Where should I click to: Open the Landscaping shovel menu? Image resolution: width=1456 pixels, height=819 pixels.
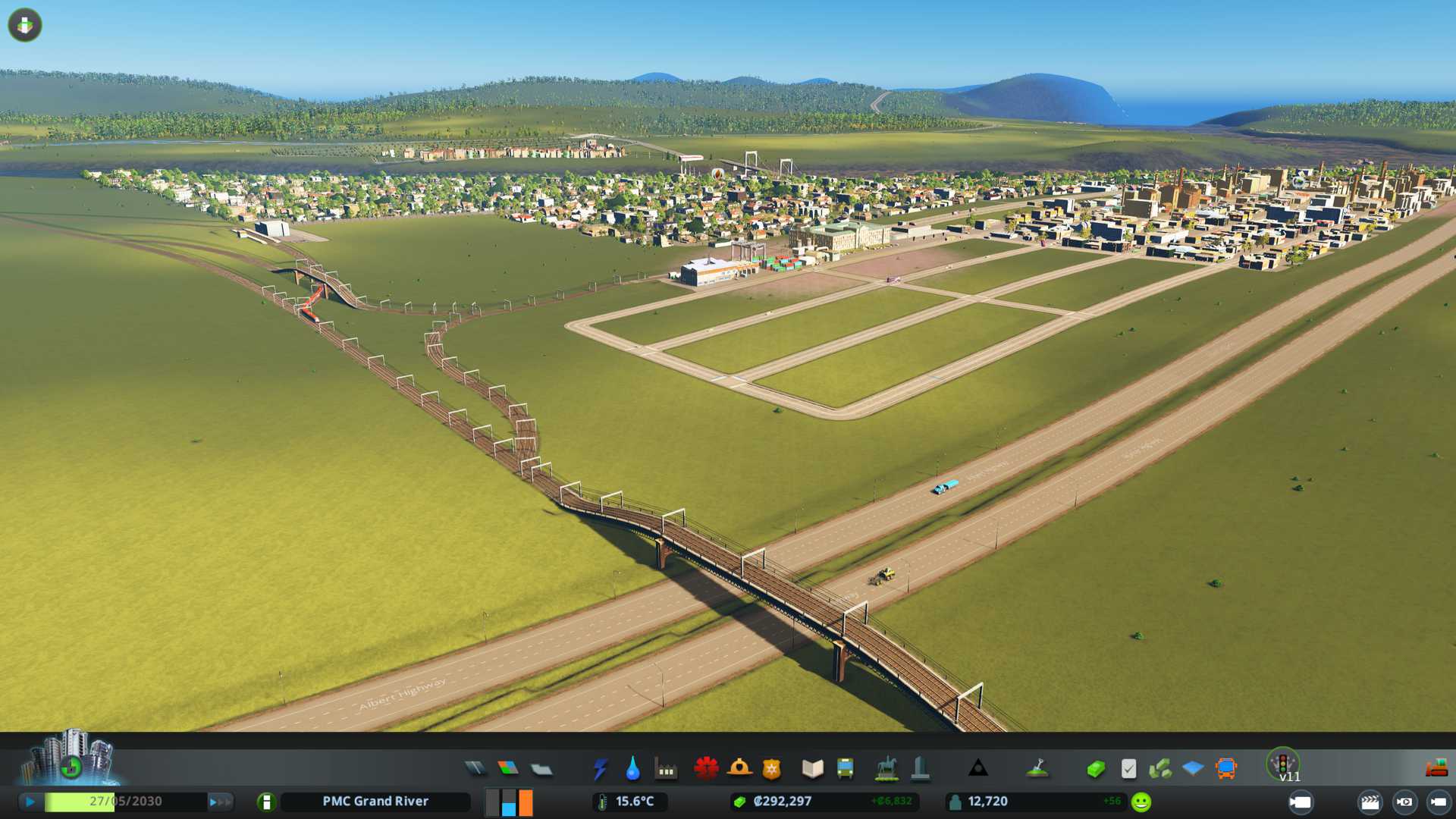coord(1037,769)
